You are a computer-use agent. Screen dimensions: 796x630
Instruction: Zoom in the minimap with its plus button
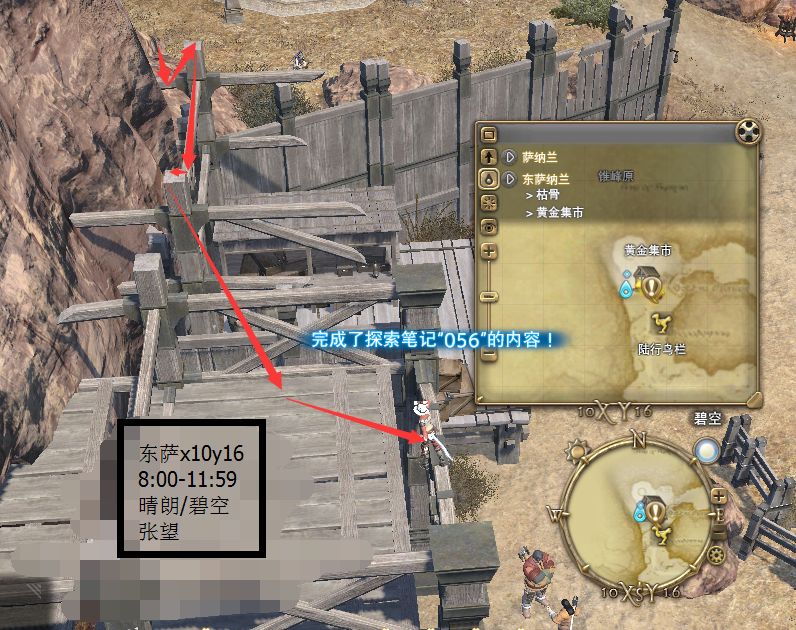tap(719, 497)
